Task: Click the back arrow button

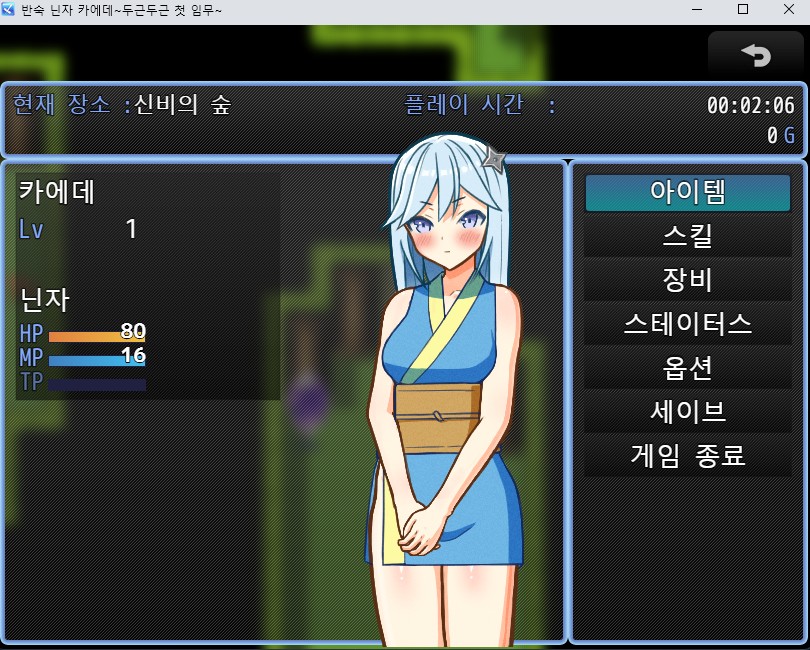Action: pyautogui.click(x=755, y=55)
